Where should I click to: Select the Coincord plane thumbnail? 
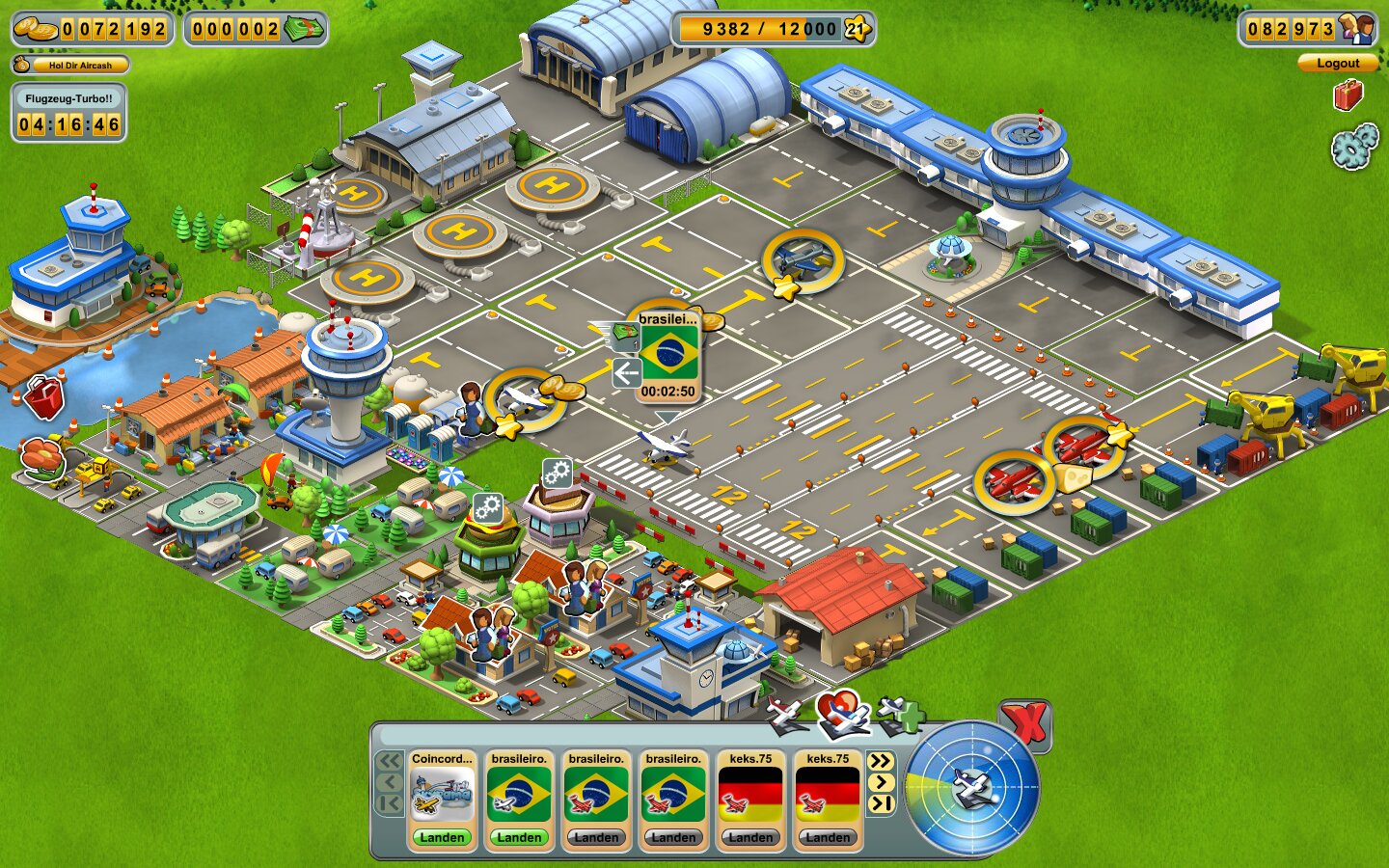tap(442, 796)
